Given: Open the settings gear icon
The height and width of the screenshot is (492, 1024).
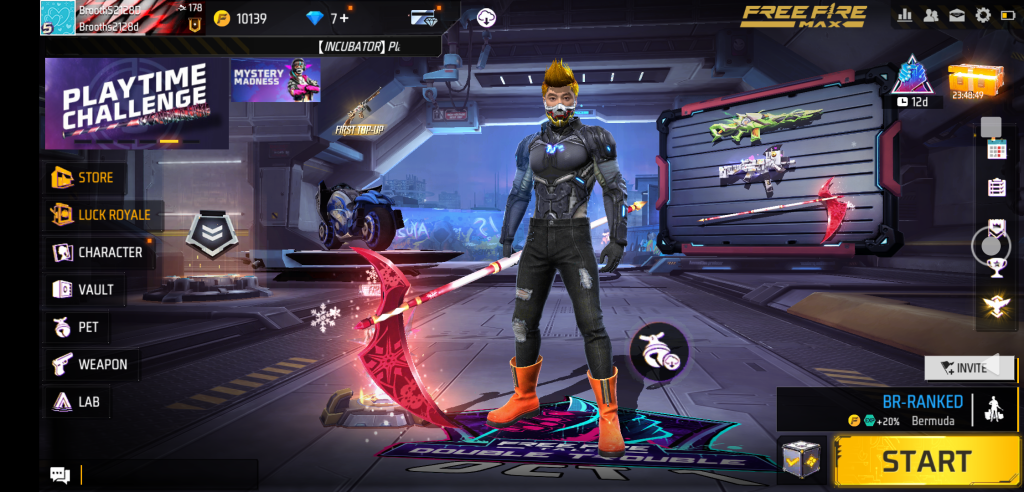Looking at the screenshot, I should (x=983, y=15).
